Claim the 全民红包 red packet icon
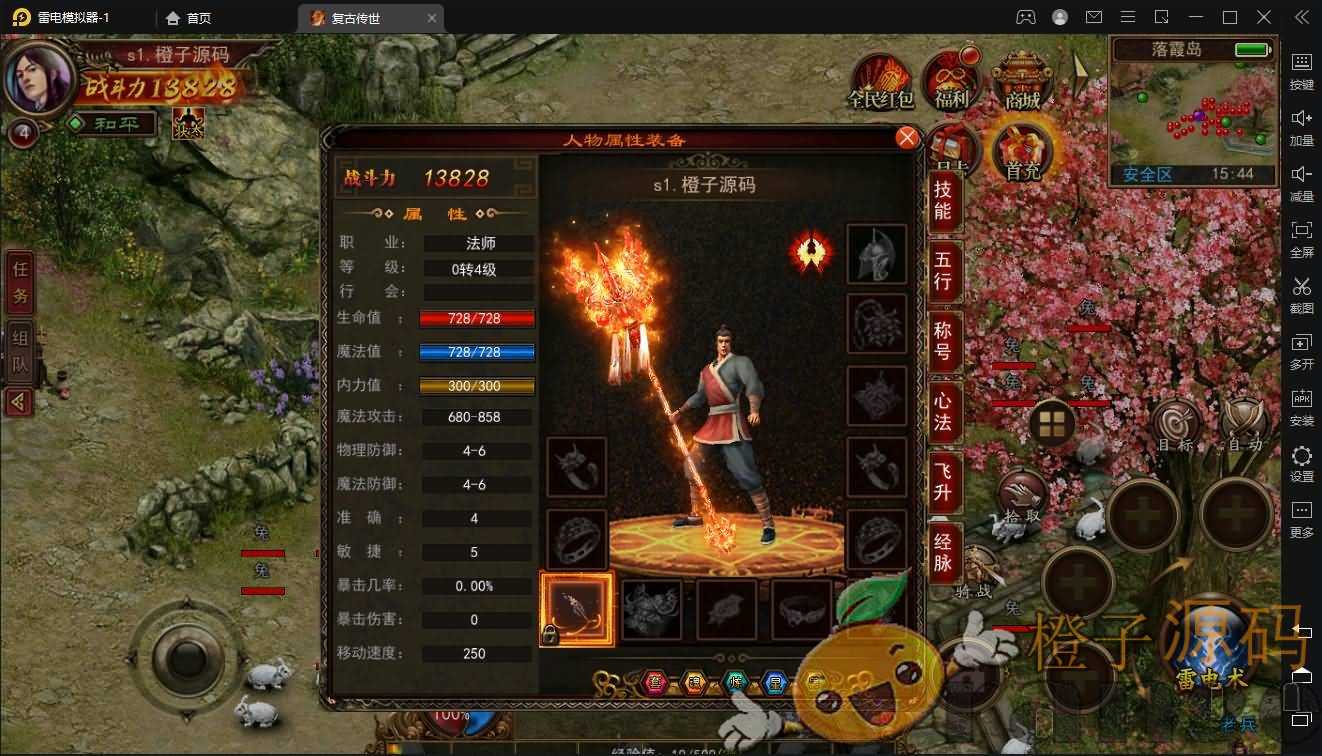 pos(878,77)
